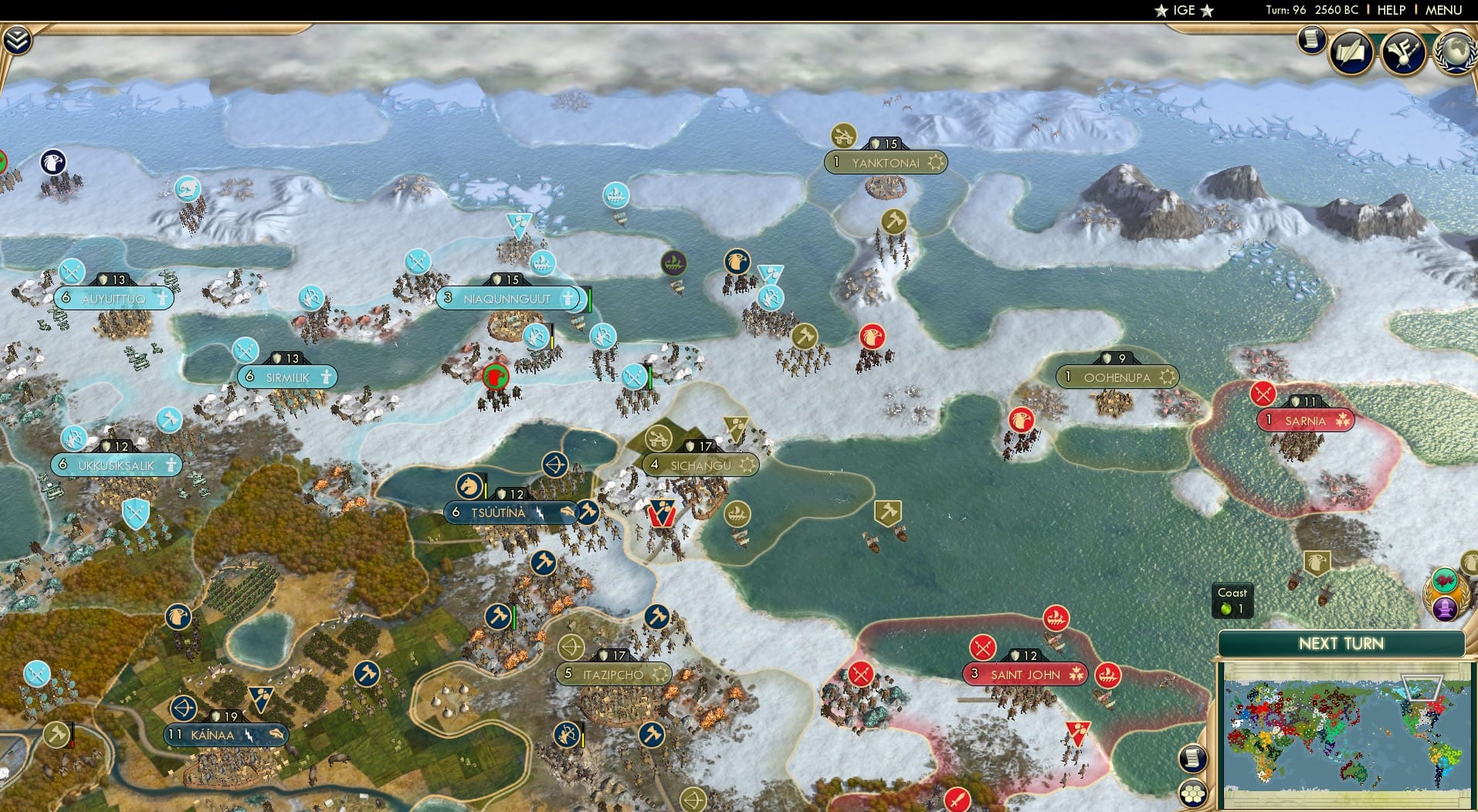Select the Saint John city banner

pyautogui.click(x=1025, y=674)
